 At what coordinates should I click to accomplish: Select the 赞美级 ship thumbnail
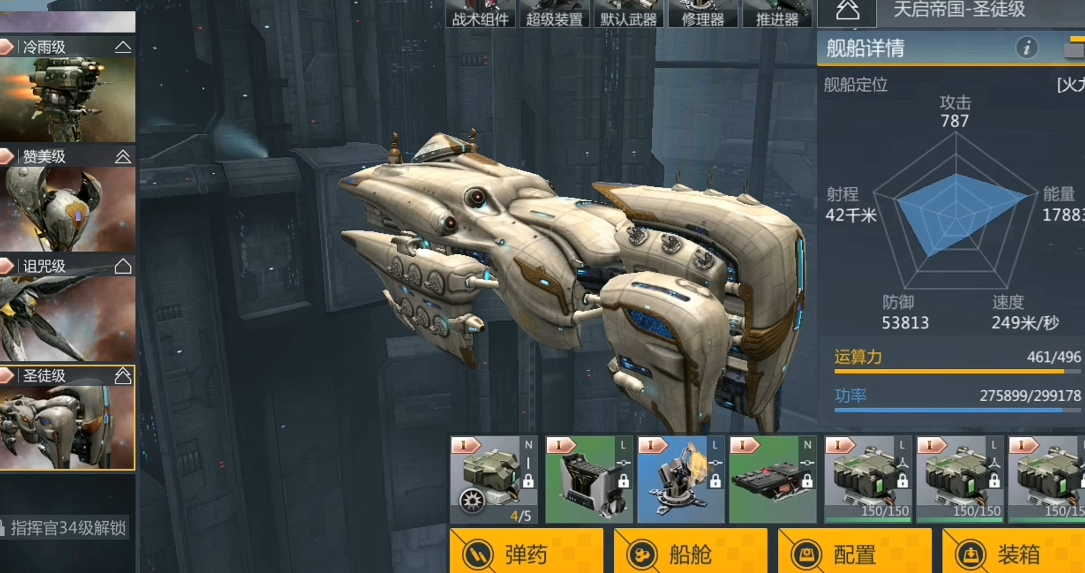[x=67, y=207]
